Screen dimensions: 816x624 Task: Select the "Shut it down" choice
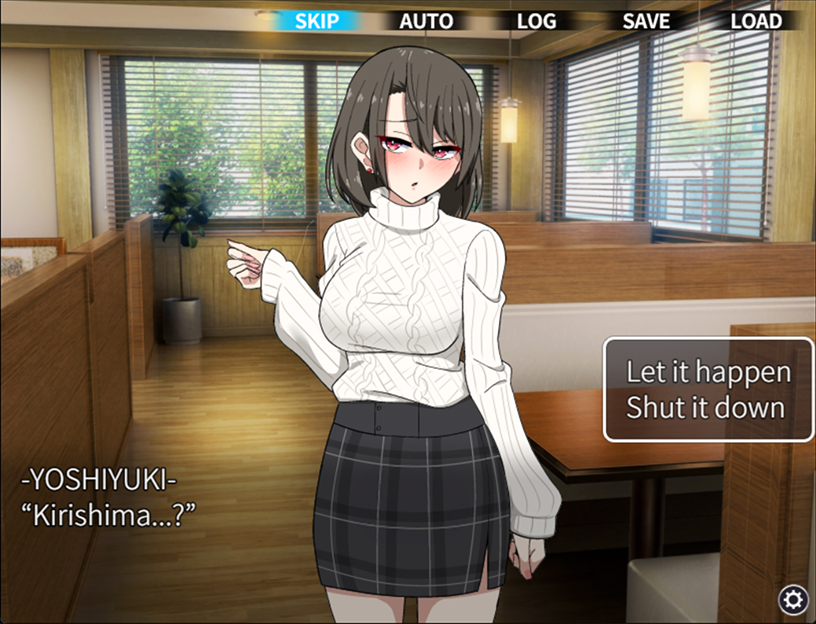point(706,408)
